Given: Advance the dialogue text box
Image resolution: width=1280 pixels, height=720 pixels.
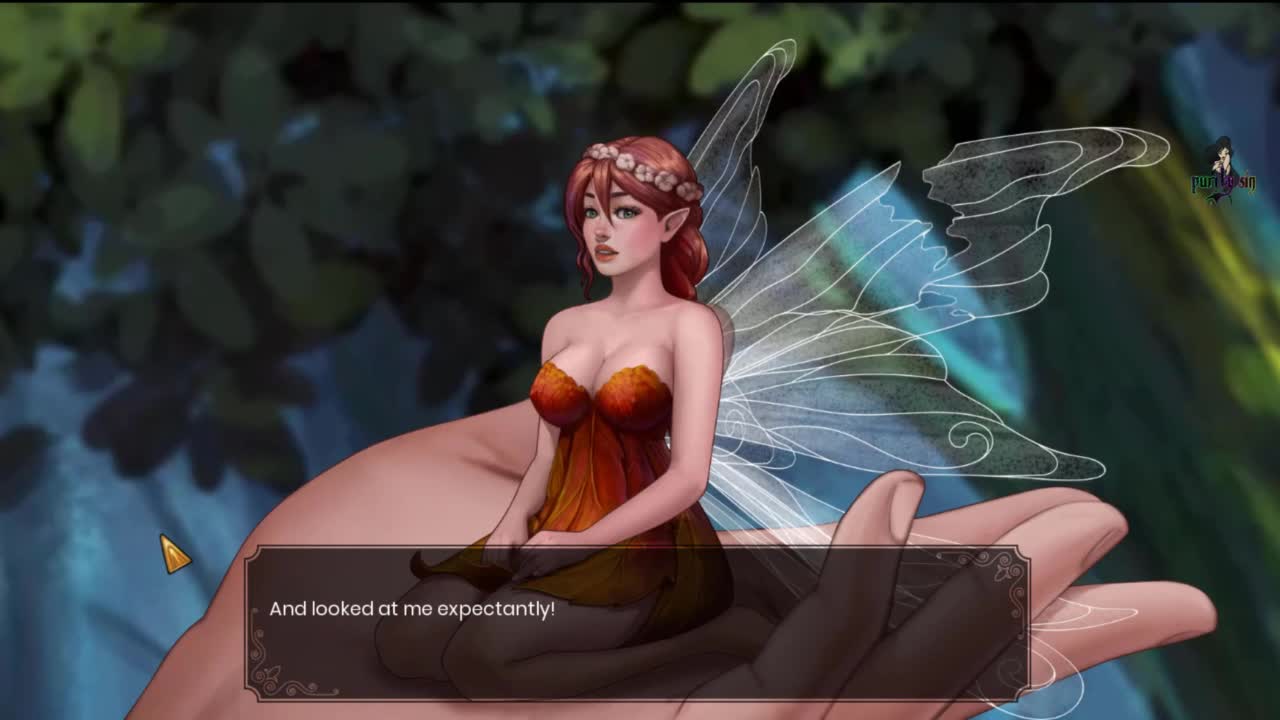Looking at the screenshot, I should tap(637, 622).
